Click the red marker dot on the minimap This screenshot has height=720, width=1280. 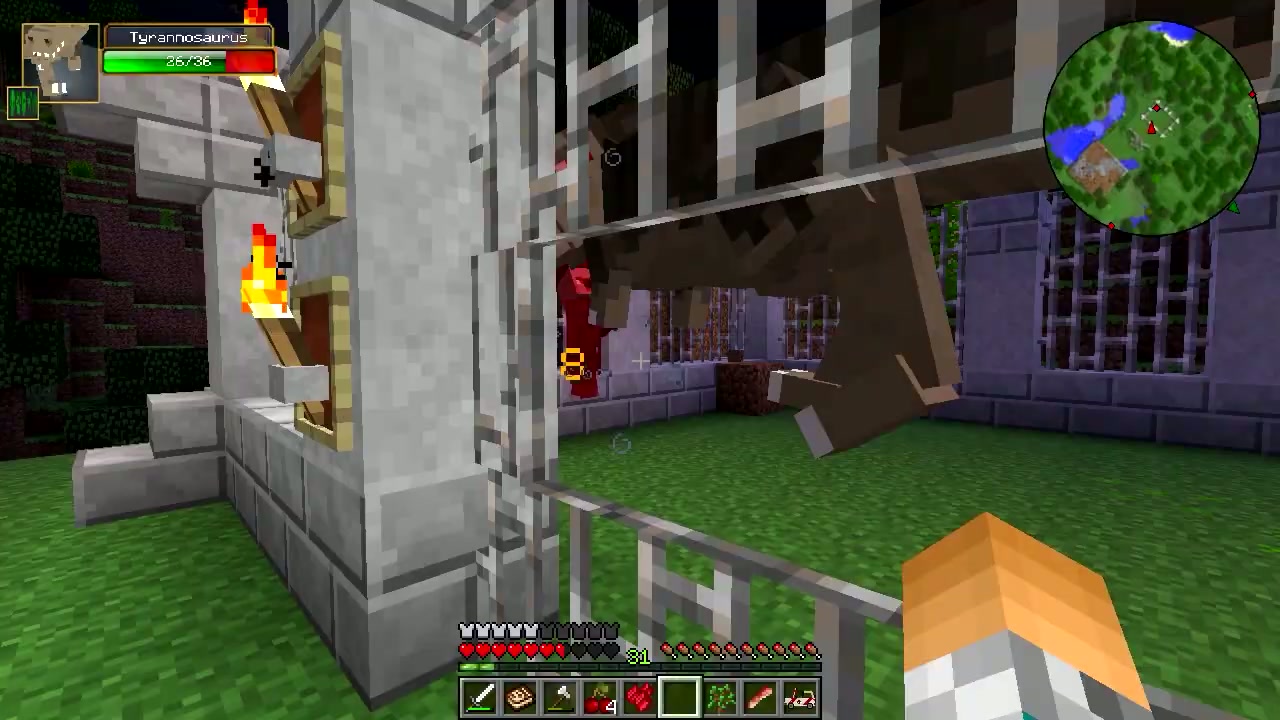click(x=1157, y=109)
